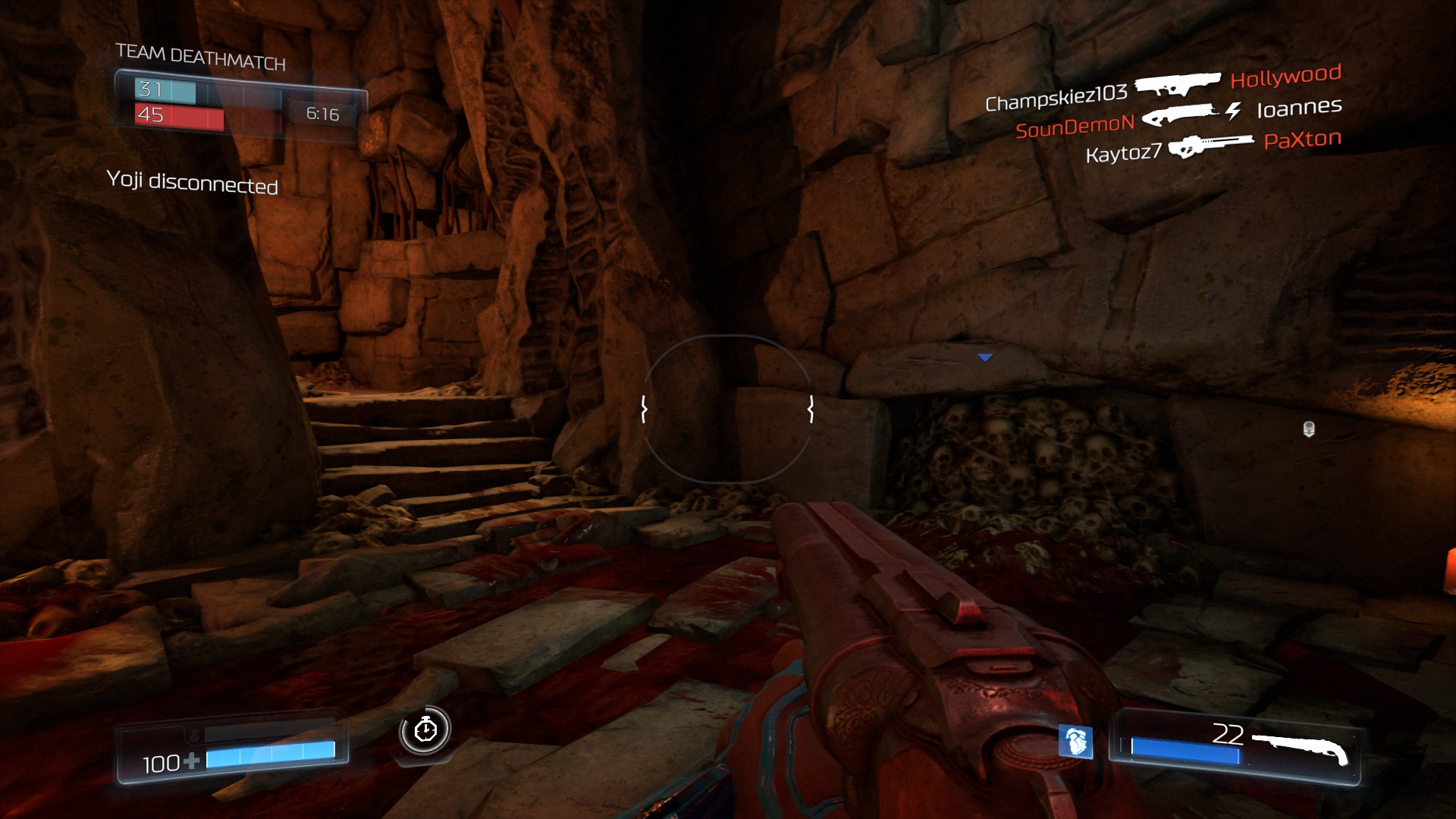The width and height of the screenshot is (1456, 819).
Task: Click the shotgun weapon icon beside ammo
Action: tap(1300, 747)
